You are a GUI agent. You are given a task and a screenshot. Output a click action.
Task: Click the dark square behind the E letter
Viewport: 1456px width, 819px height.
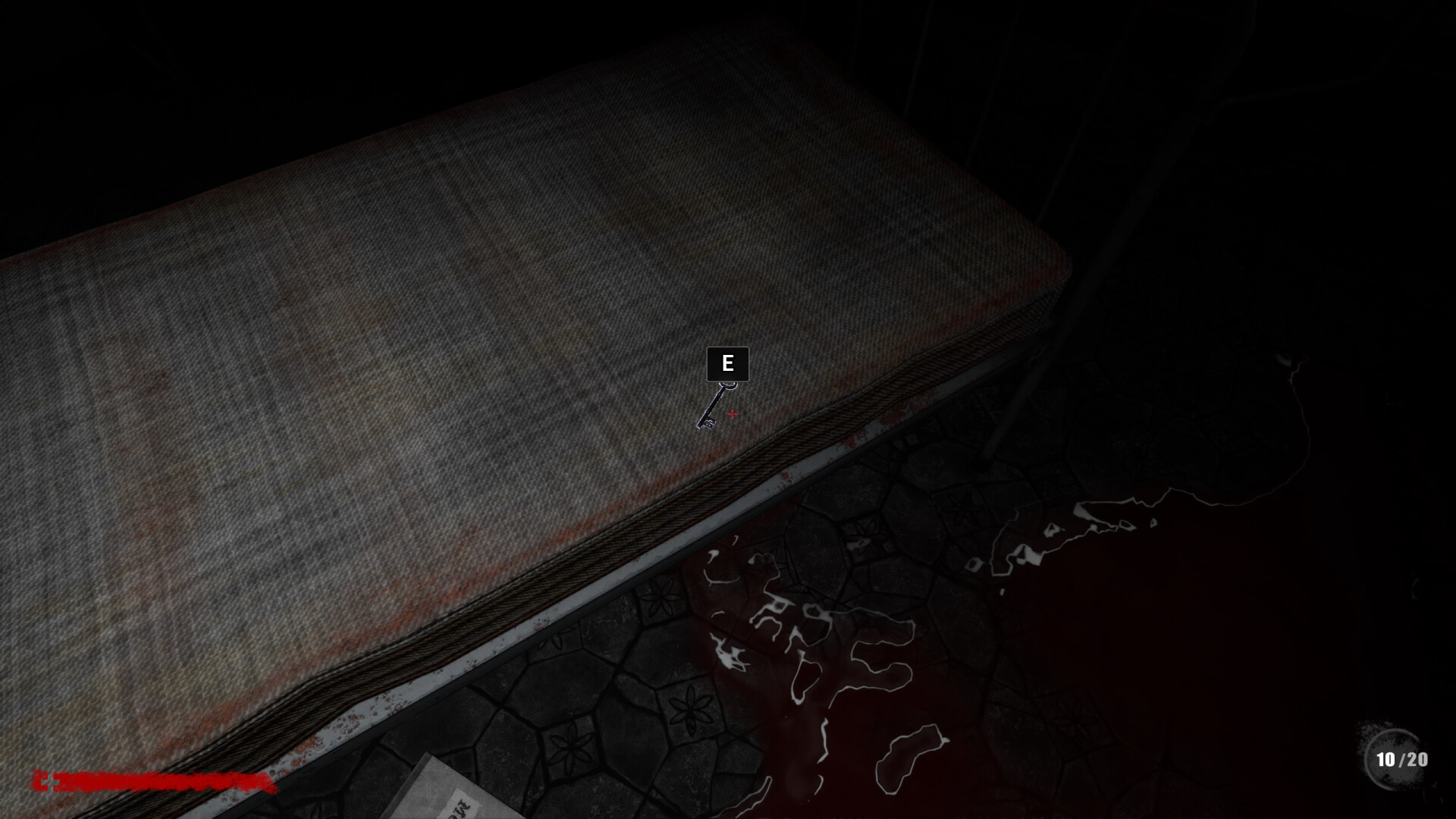[727, 362]
